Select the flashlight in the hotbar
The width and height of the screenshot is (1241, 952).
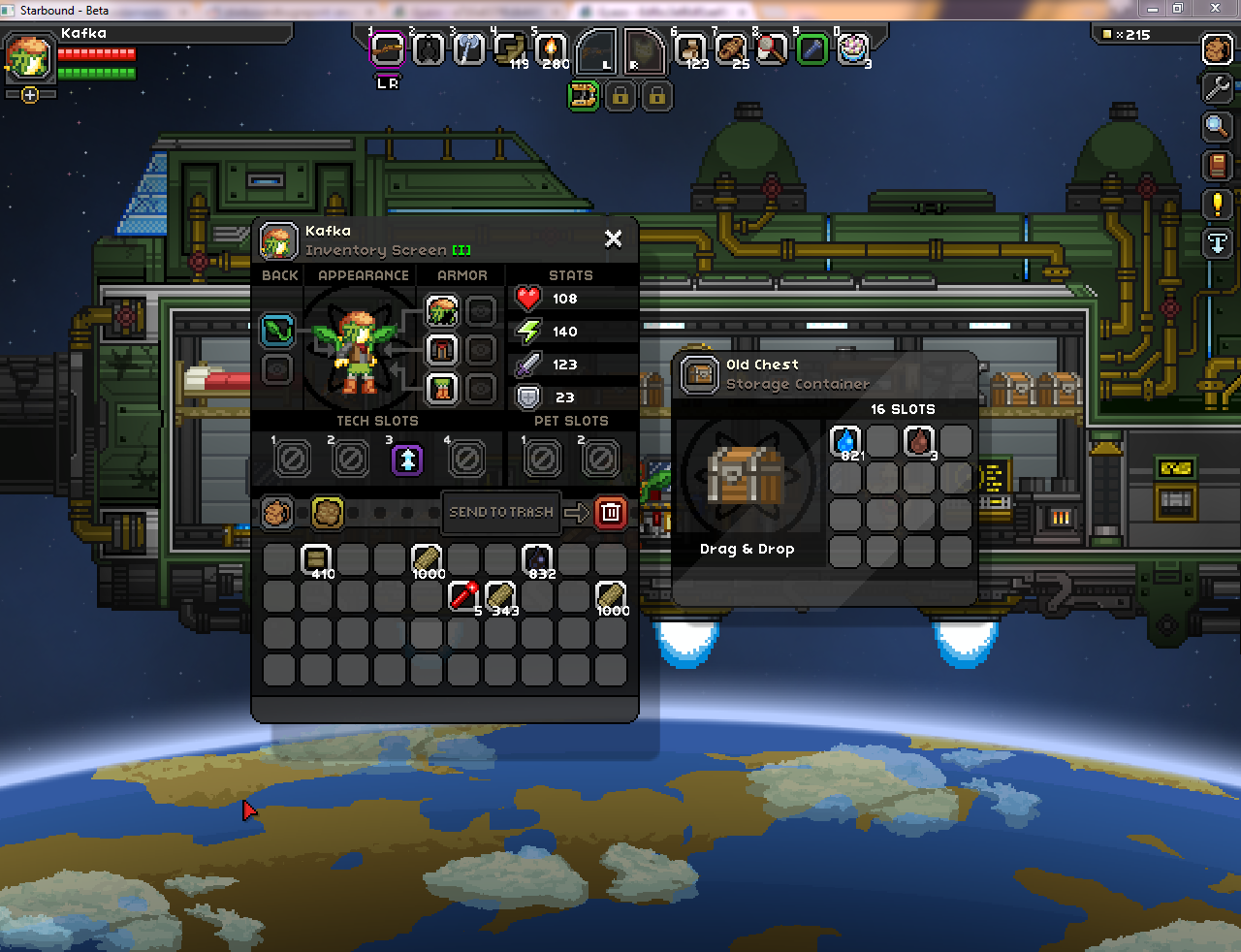[812, 48]
